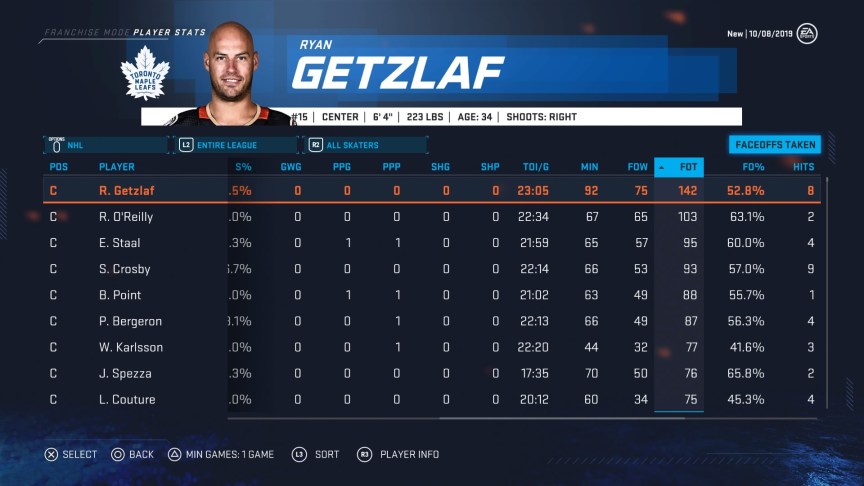Image resolution: width=864 pixels, height=486 pixels.
Task: Open B. Point's player row
Action: tap(120, 295)
